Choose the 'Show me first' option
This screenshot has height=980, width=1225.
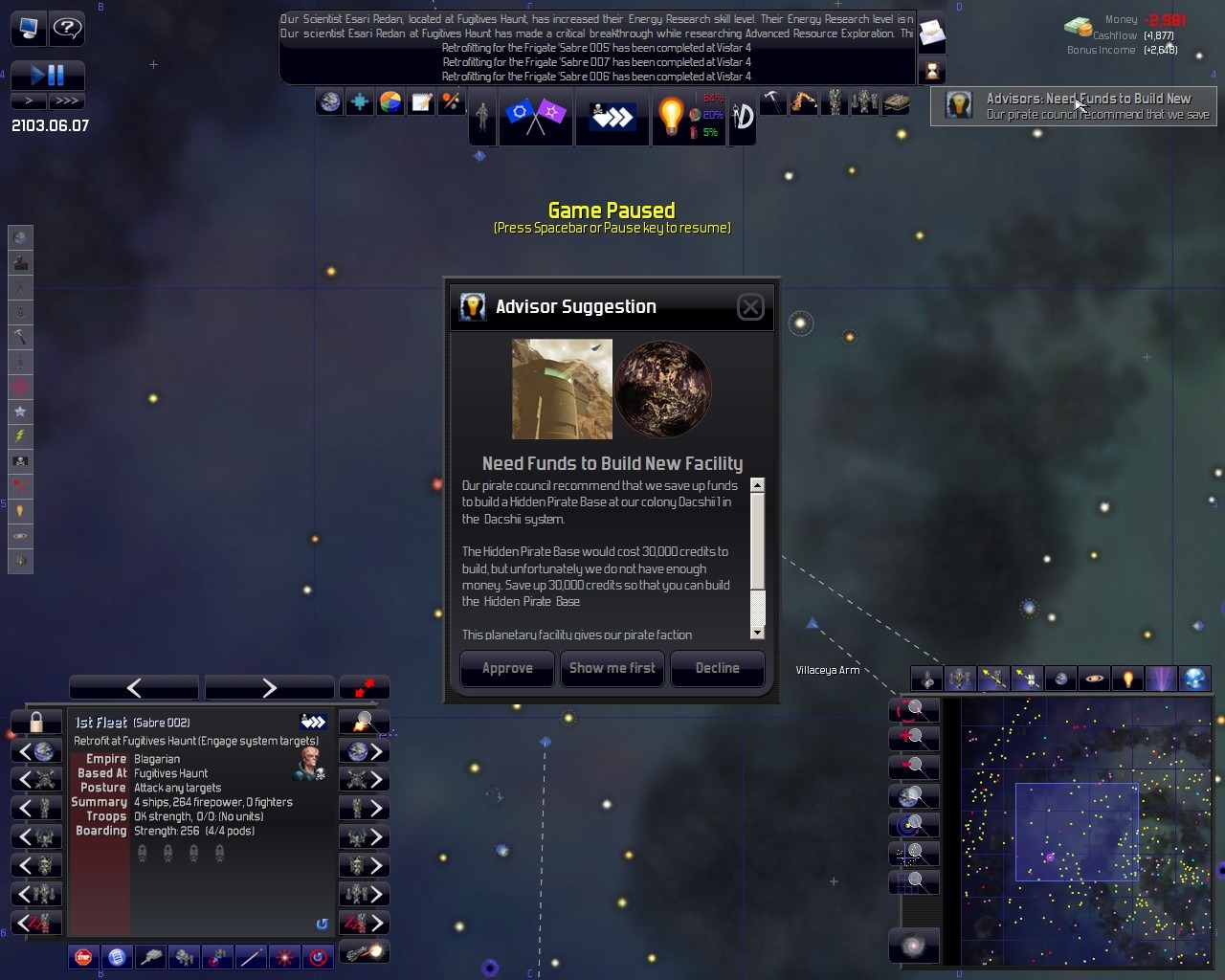coord(612,668)
